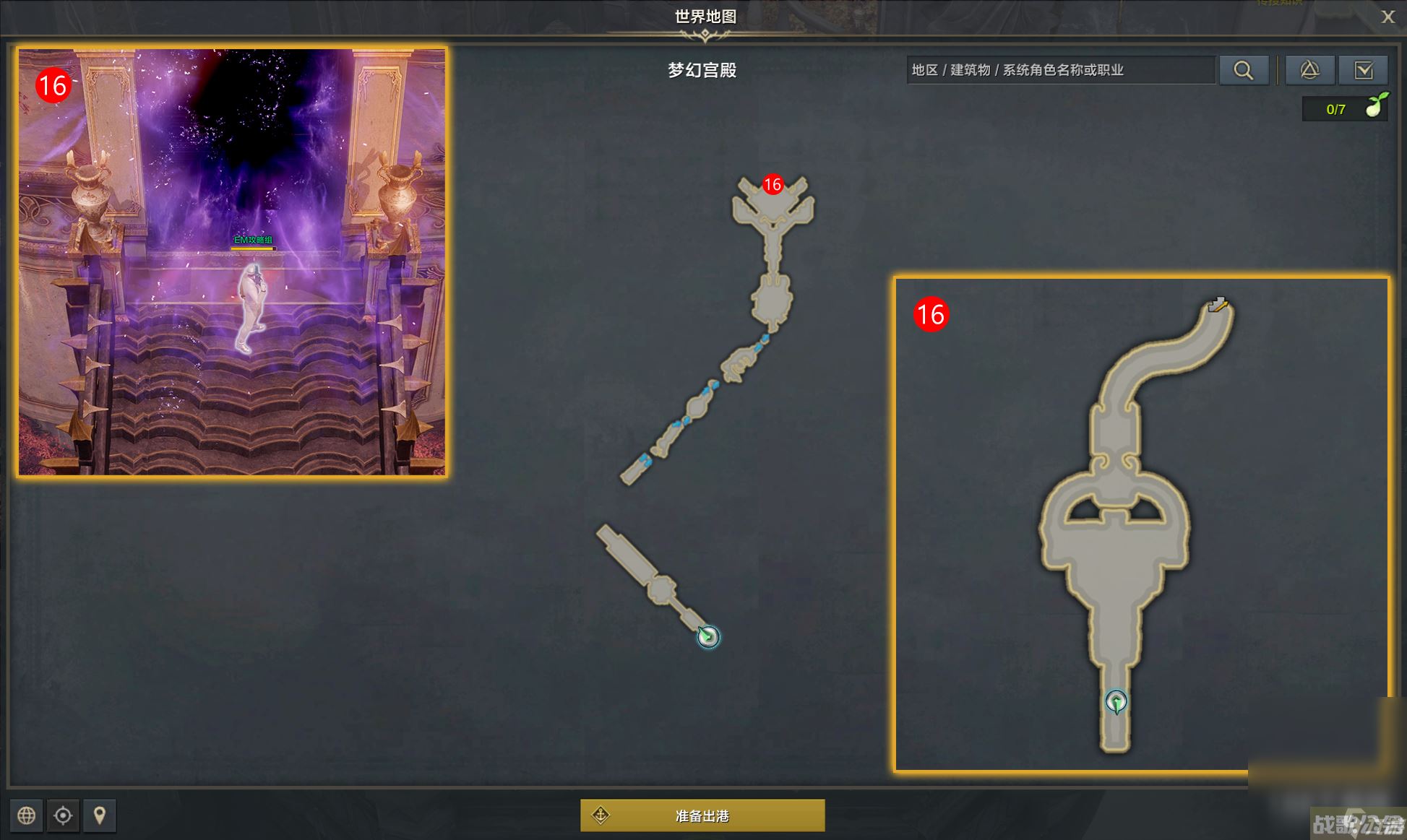Click the health bar under the character name
This screenshot has height=840, width=1407.
[252, 248]
